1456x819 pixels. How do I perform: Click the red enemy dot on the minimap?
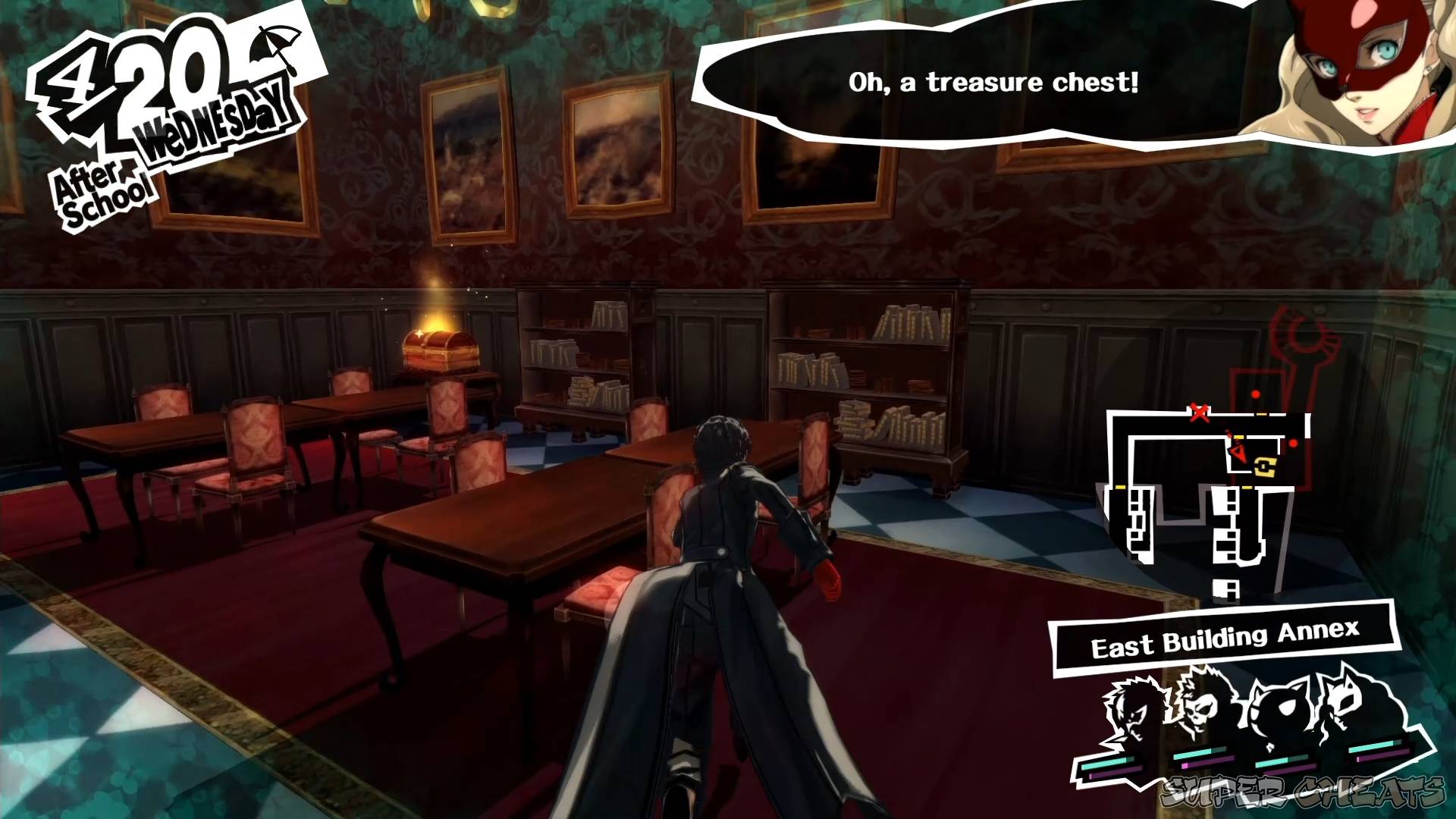[x=1294, y=442]
